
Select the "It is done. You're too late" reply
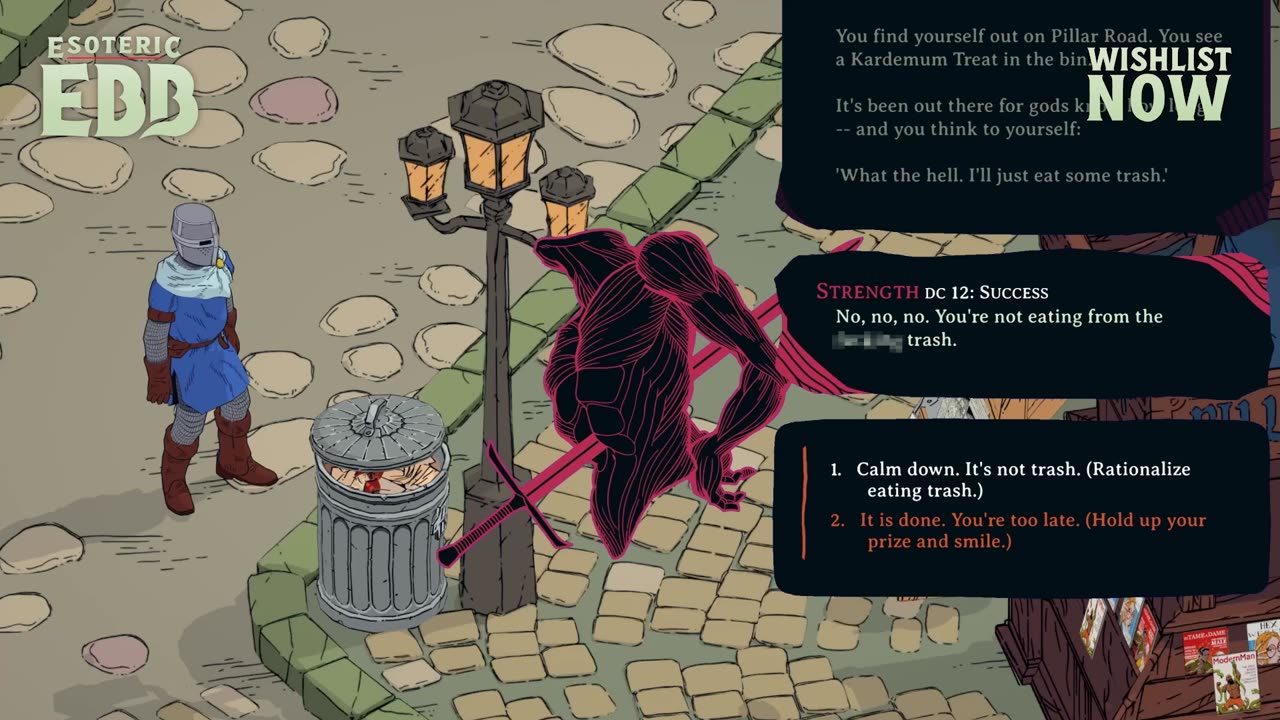(x=1032, y=530)
